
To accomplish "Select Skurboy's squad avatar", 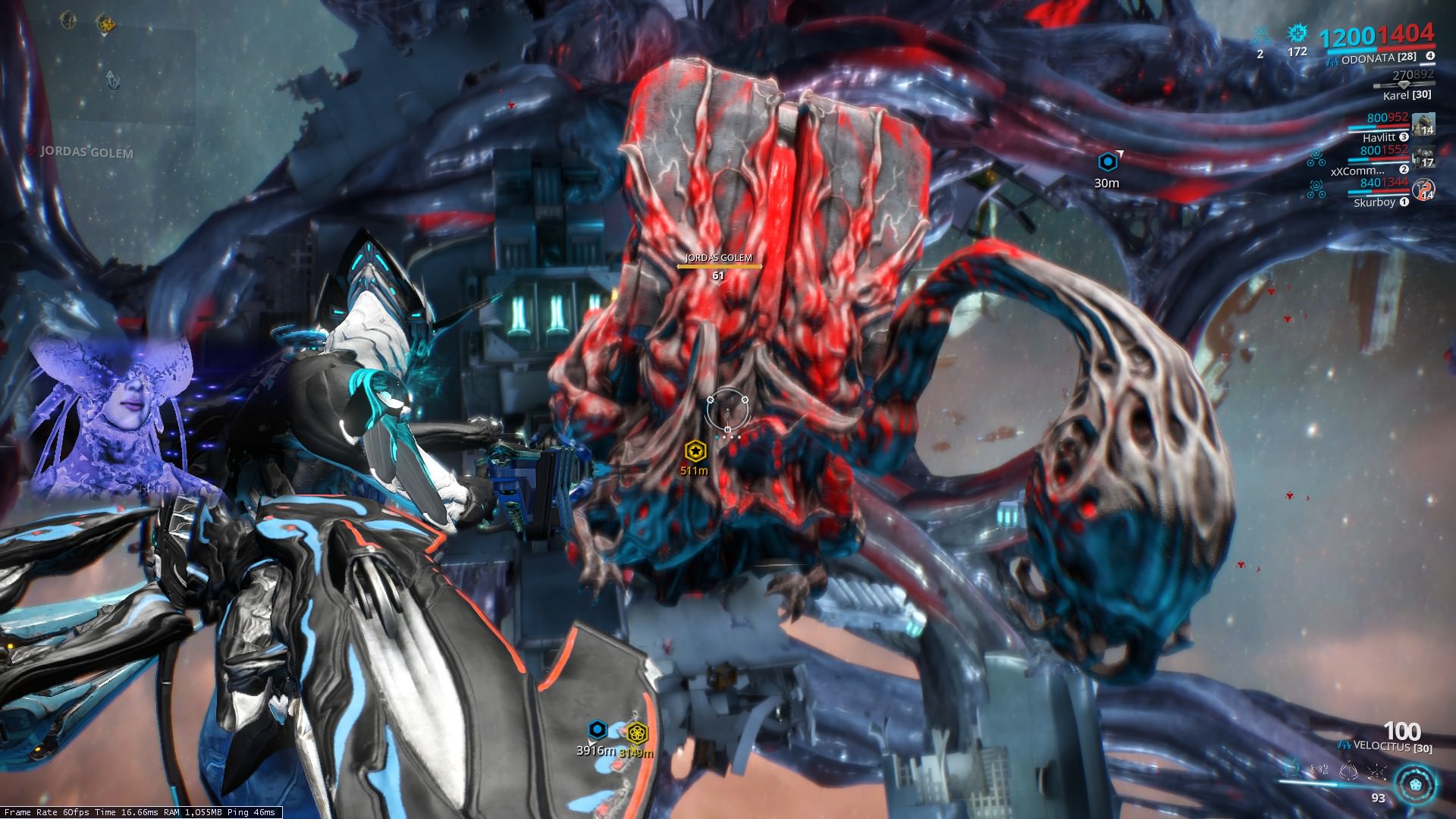I will 1423,189.
